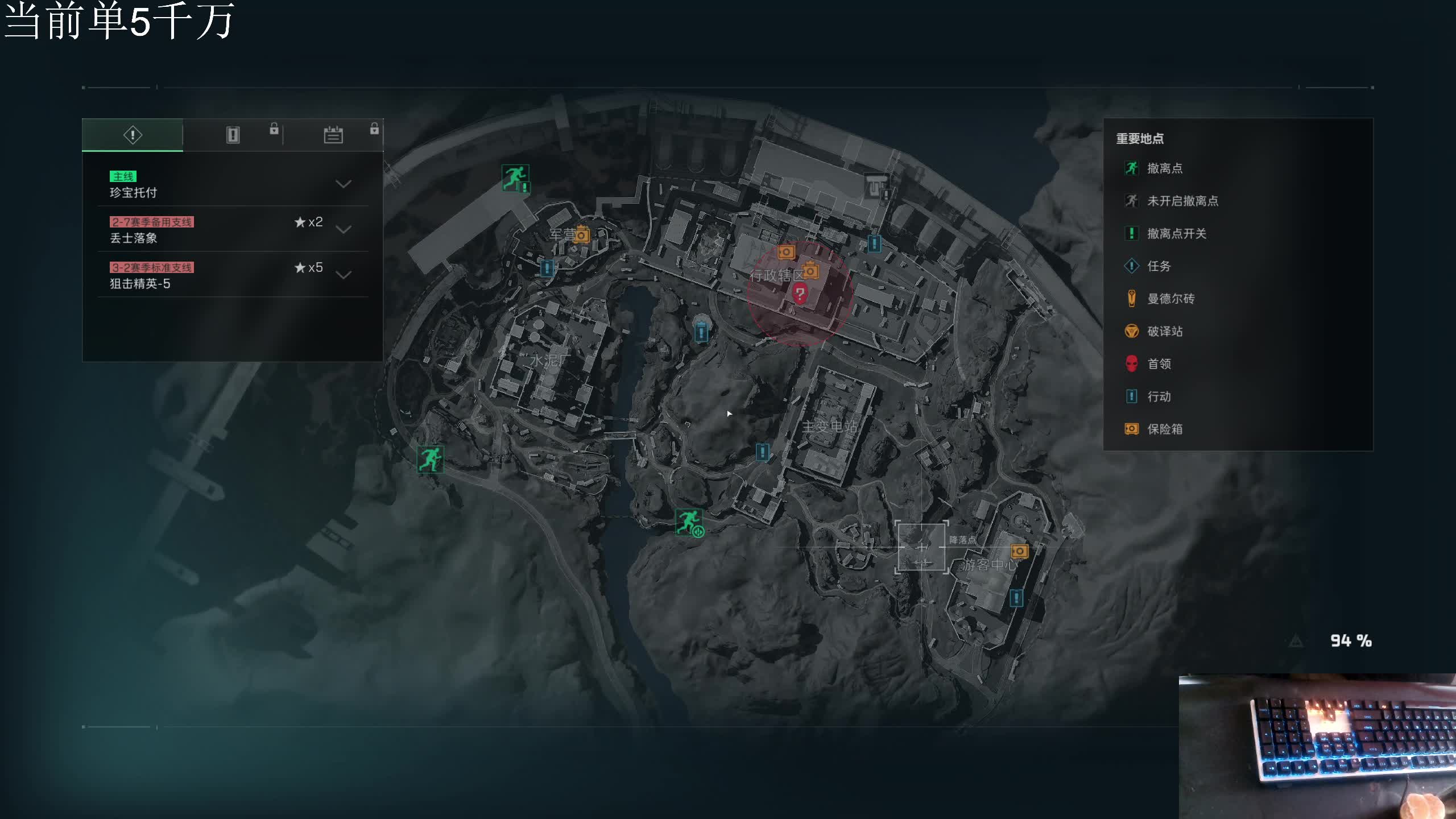Click the safe marker at 游客中心
This screenshot has height=819, width=1456.
point(1019,551)
